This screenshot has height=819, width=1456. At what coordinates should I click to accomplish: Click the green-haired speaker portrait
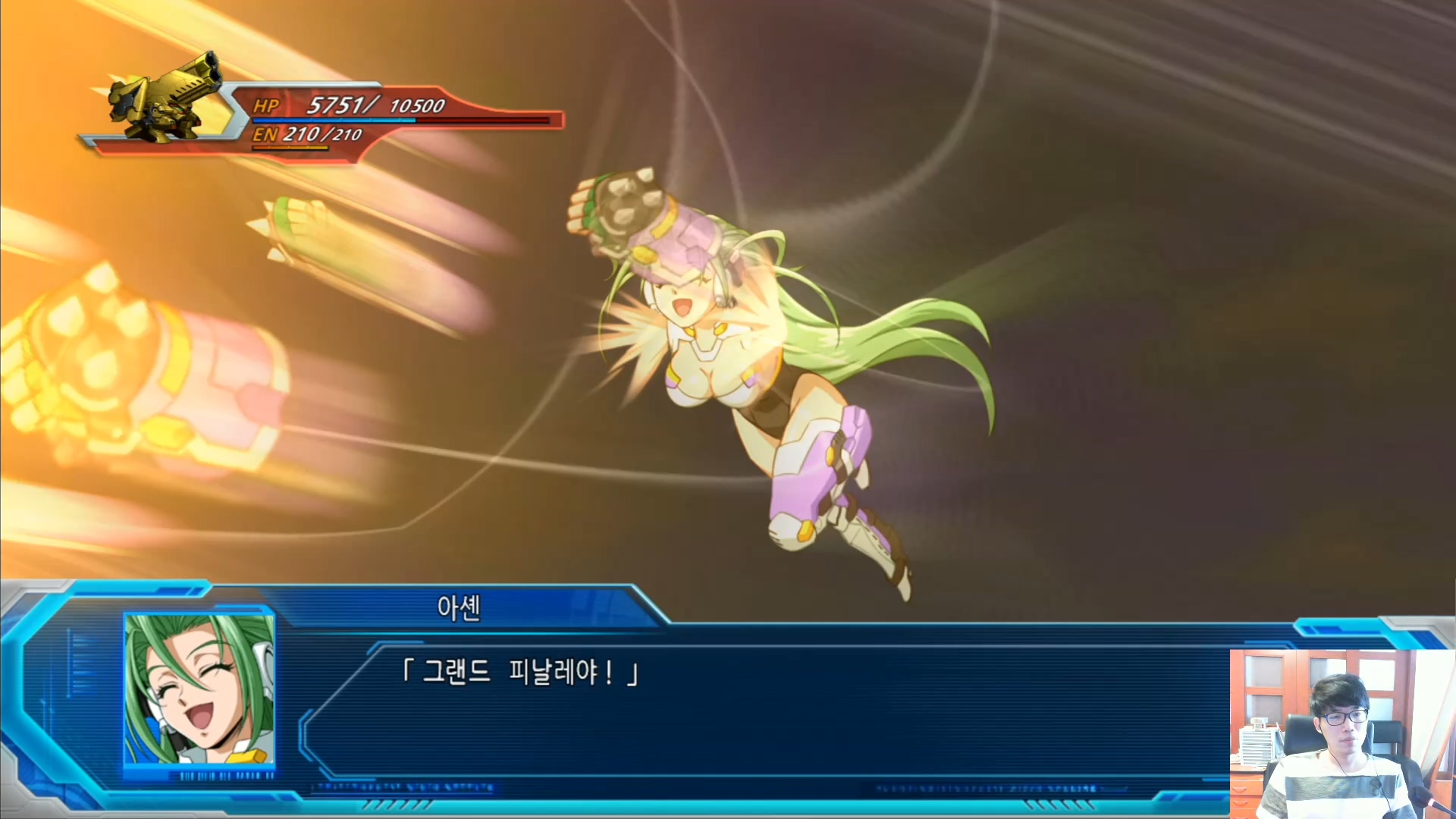point(199,689)
